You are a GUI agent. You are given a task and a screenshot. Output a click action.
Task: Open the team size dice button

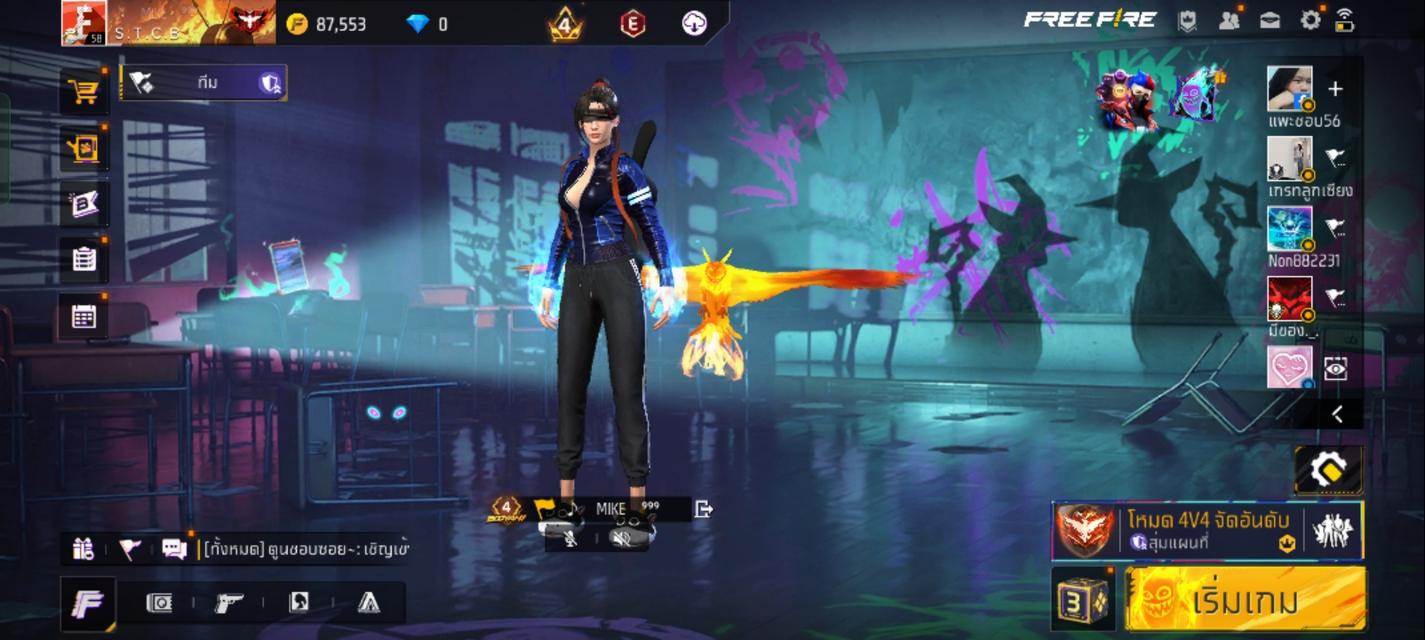1084,601
